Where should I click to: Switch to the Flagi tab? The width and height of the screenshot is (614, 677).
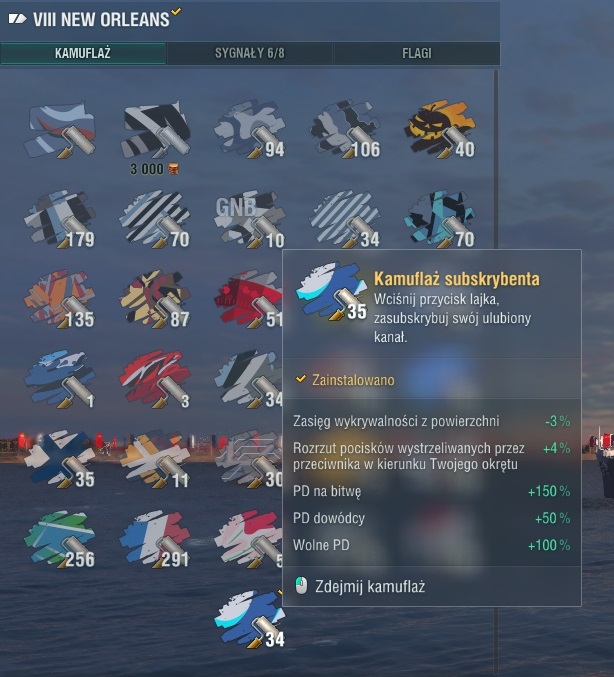pyautogui.click(x=416, y=53)
